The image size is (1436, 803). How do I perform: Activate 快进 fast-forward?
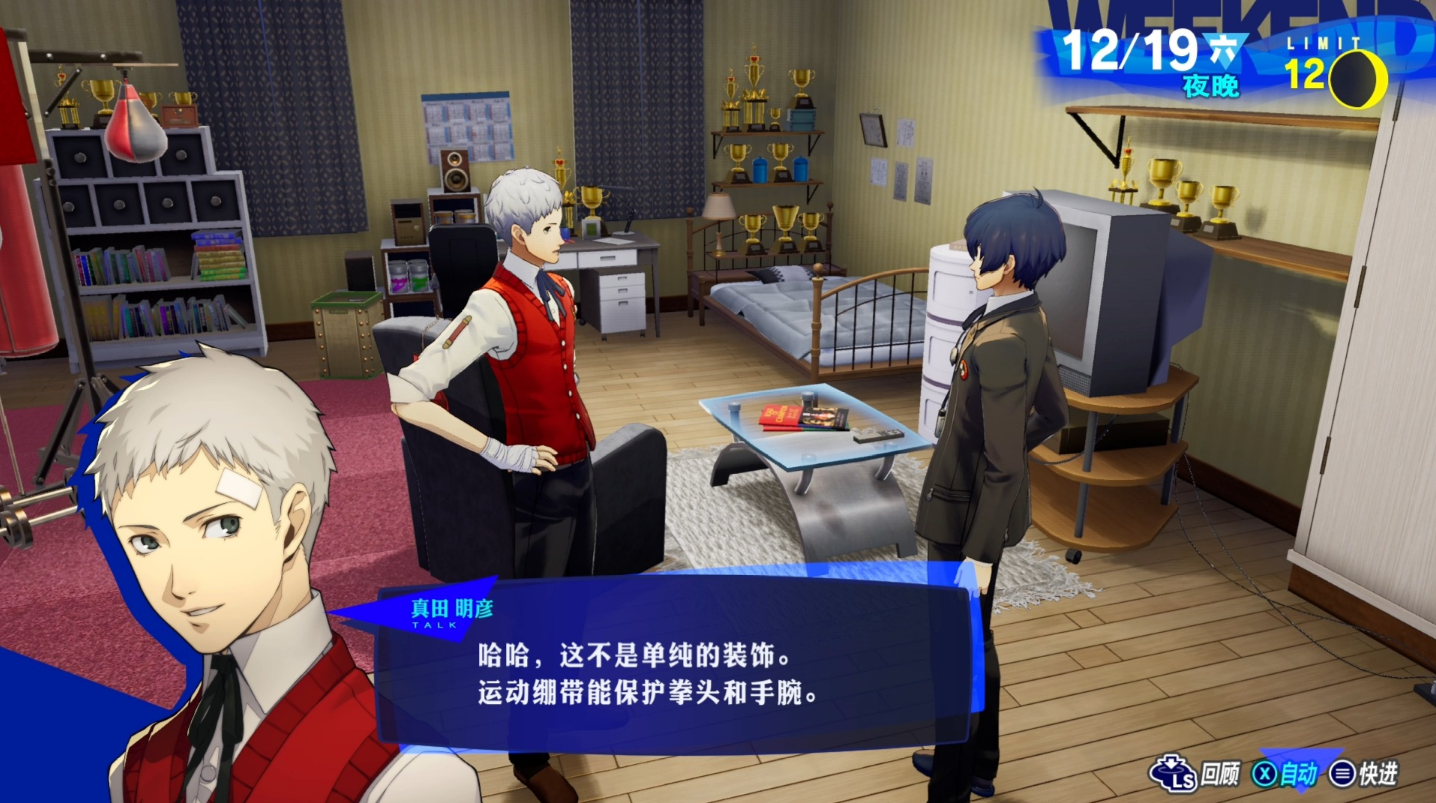point(1363,773)
